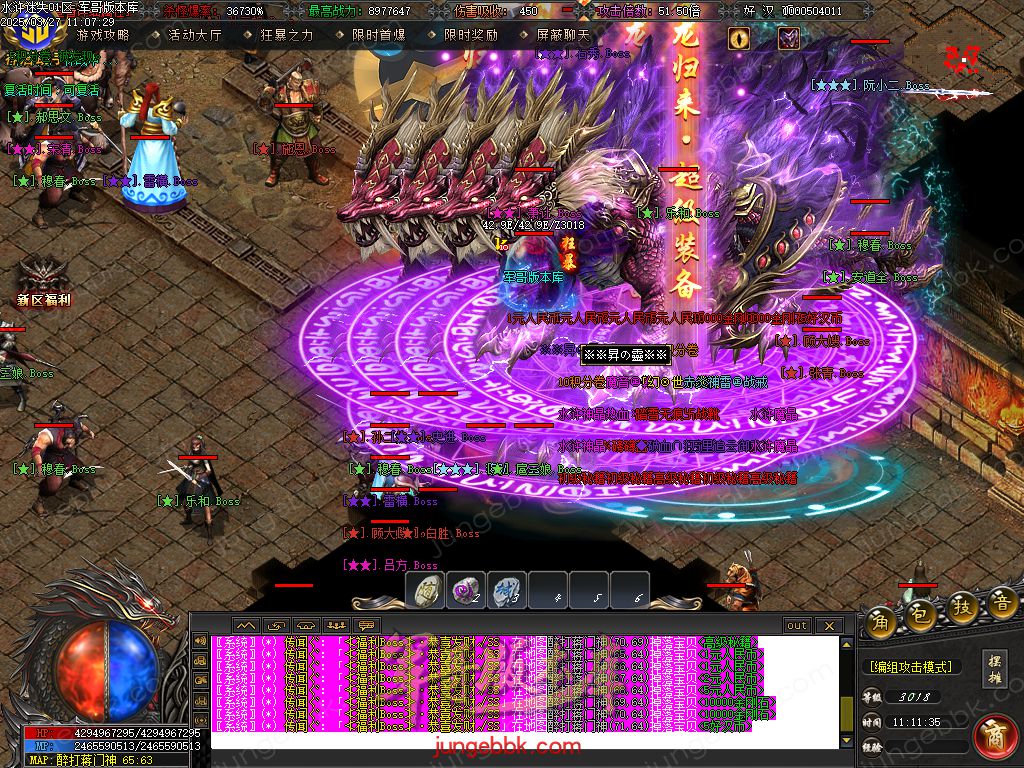Click the chat window's out button
Screen dimensions: 1024x768
796,626
